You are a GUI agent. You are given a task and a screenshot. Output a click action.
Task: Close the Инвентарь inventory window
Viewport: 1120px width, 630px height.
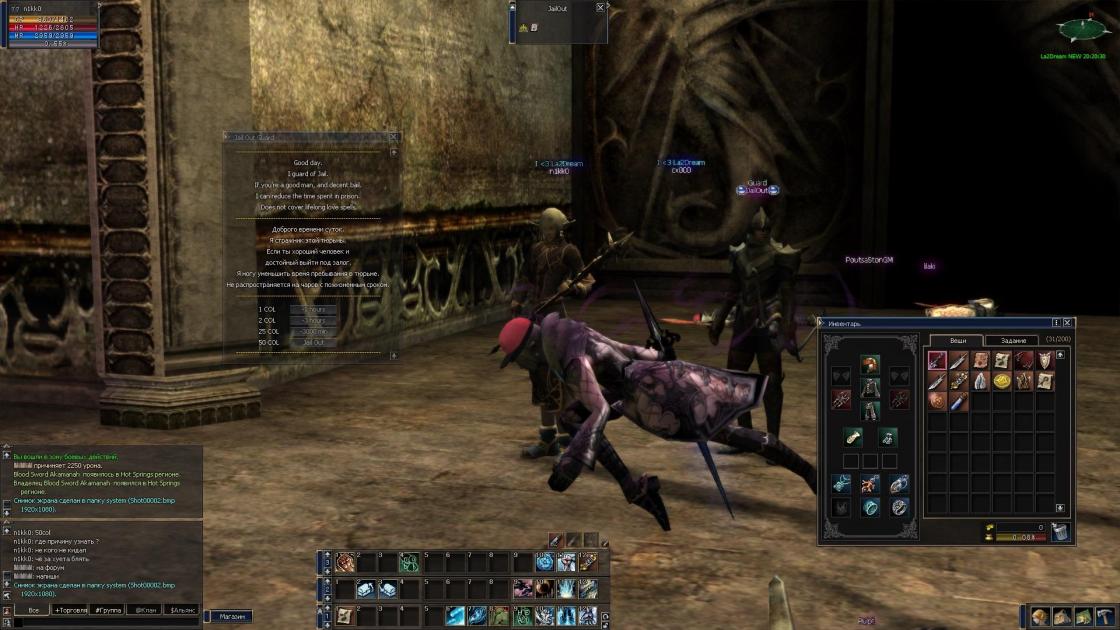coord(1068,323)
